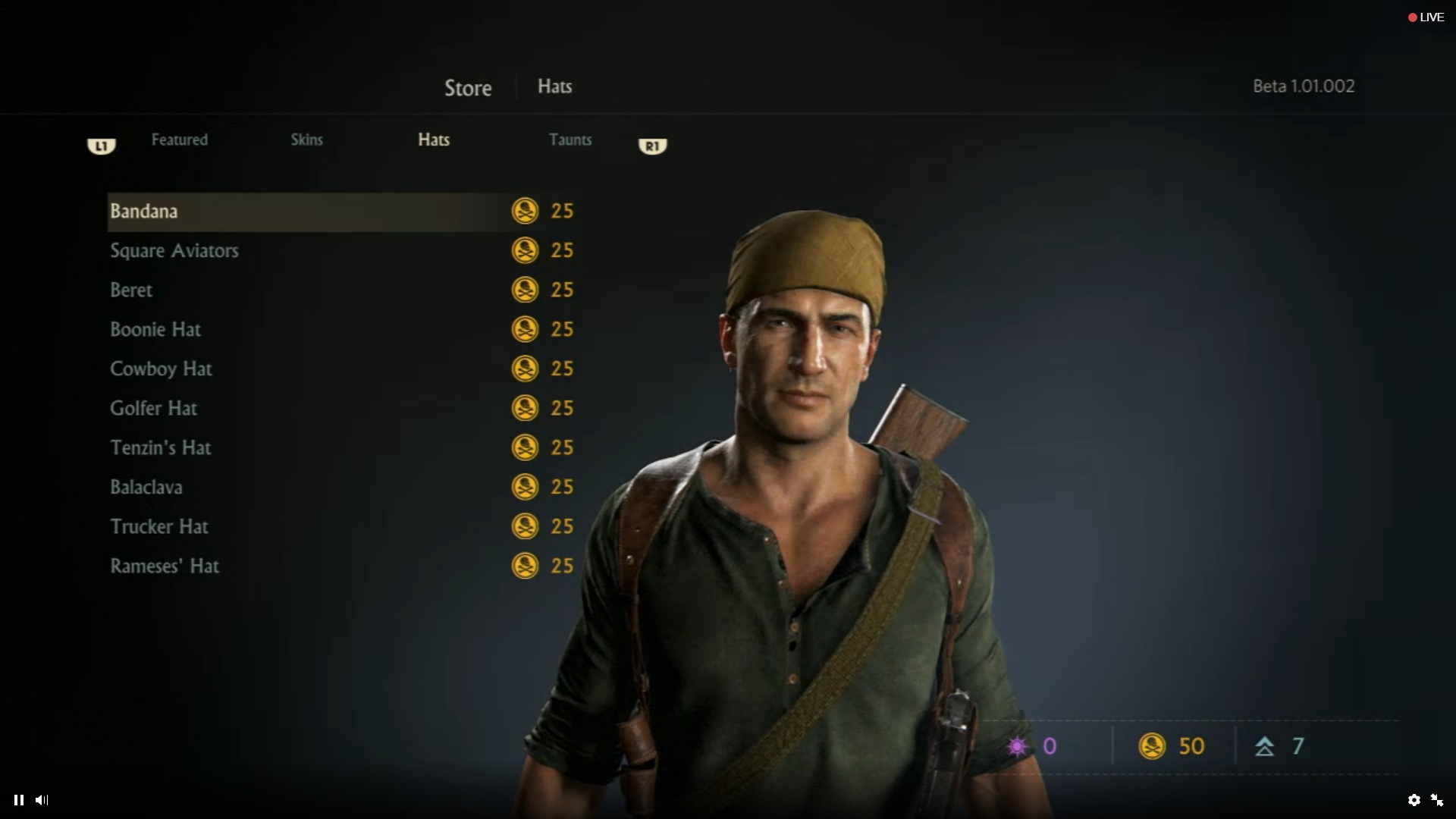Click the coin icon beside Tenzin's Hat price

pyautogui.click(x=526, y=447)
